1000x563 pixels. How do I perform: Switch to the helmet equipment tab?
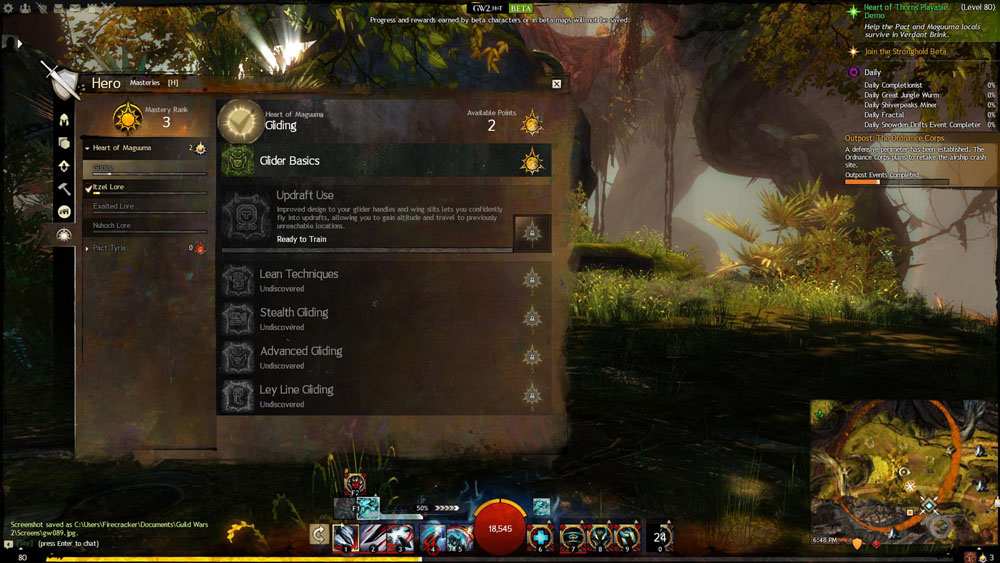(64, 120)
